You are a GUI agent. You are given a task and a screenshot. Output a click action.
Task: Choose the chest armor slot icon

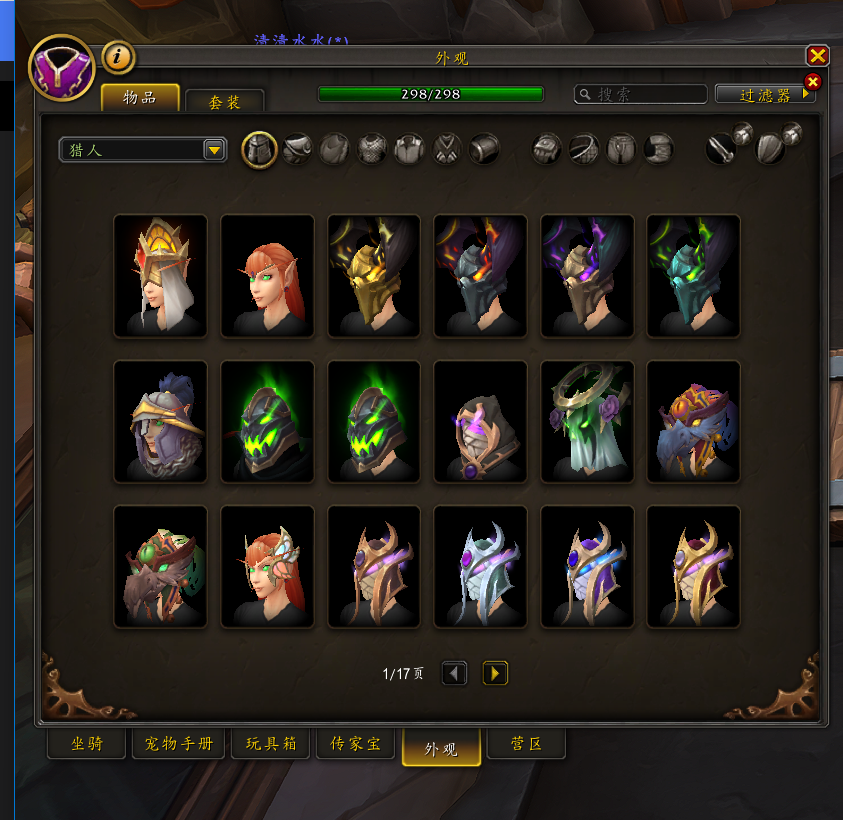tap(372, 150)
